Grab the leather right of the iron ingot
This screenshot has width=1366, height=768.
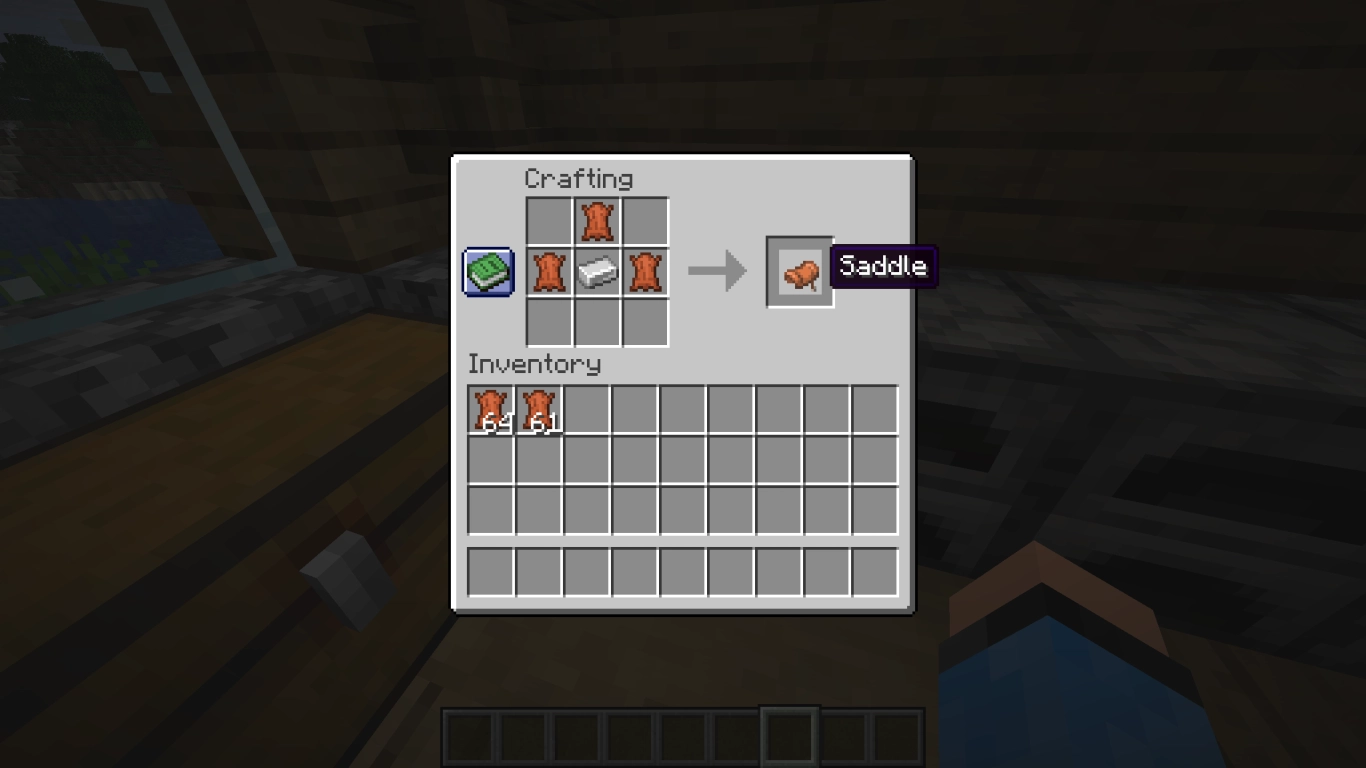point(645,271)
